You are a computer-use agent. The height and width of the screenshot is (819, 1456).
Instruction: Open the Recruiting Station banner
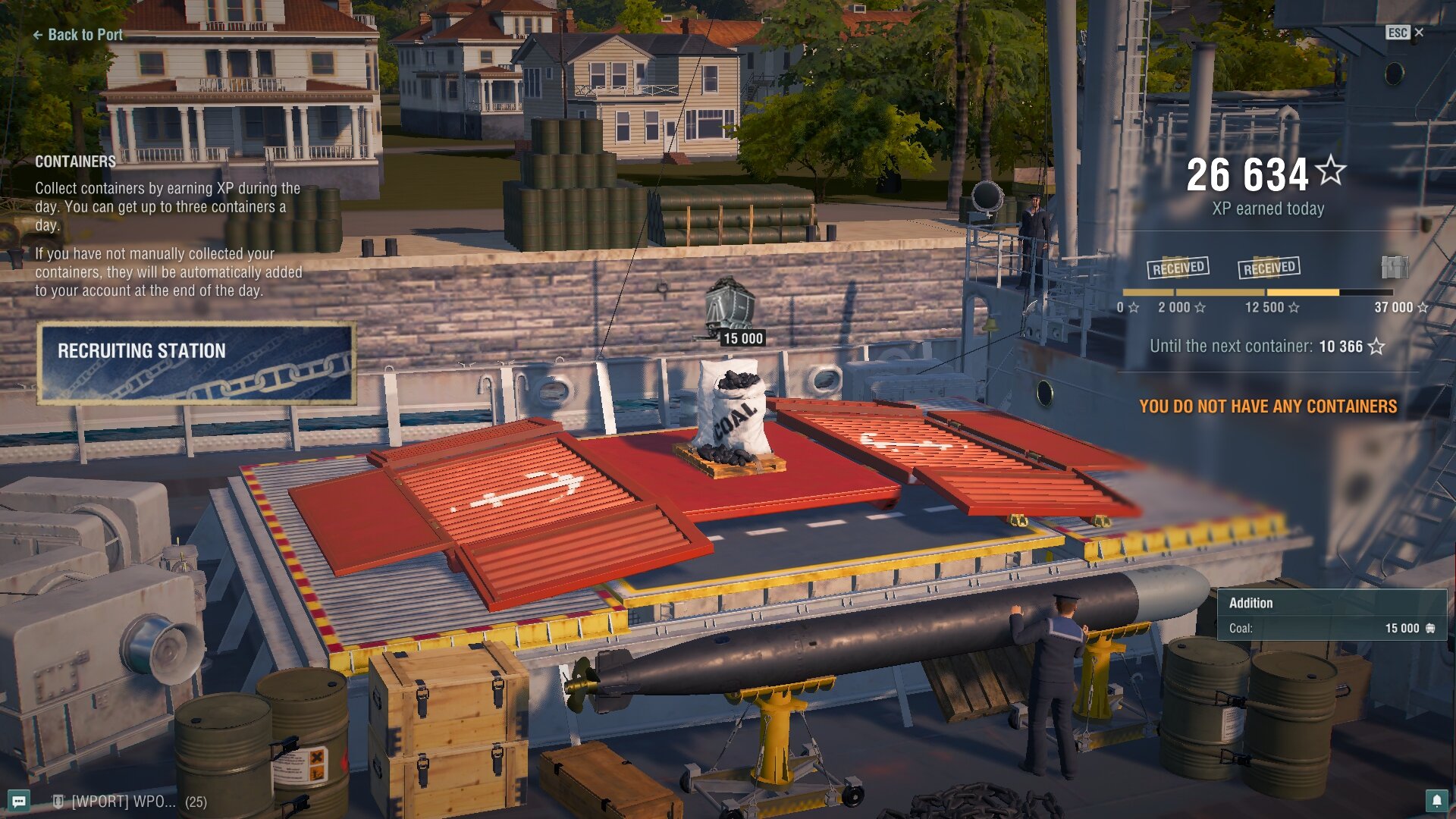[x=196, y=362]
